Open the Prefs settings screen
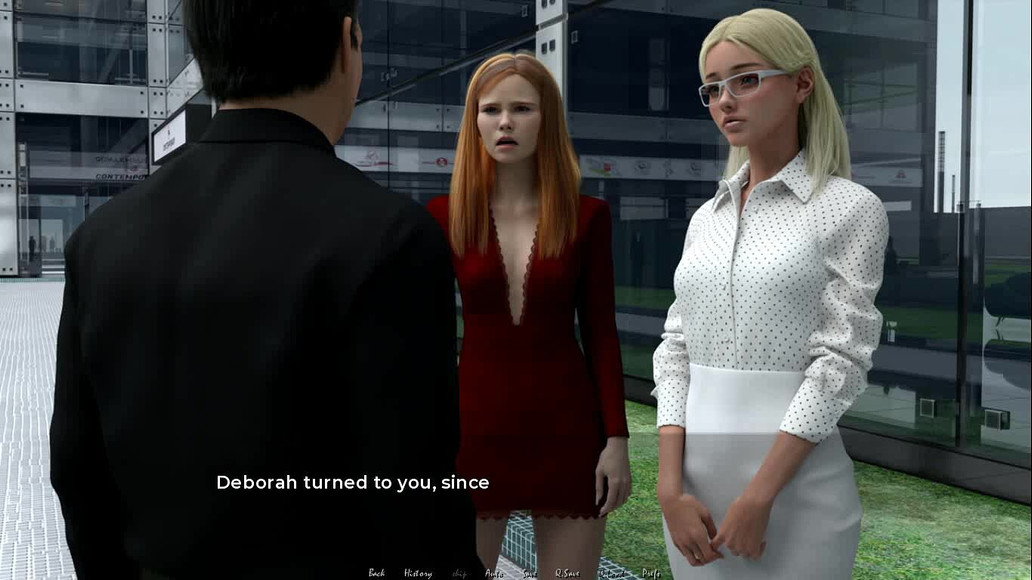 (651, 573)
